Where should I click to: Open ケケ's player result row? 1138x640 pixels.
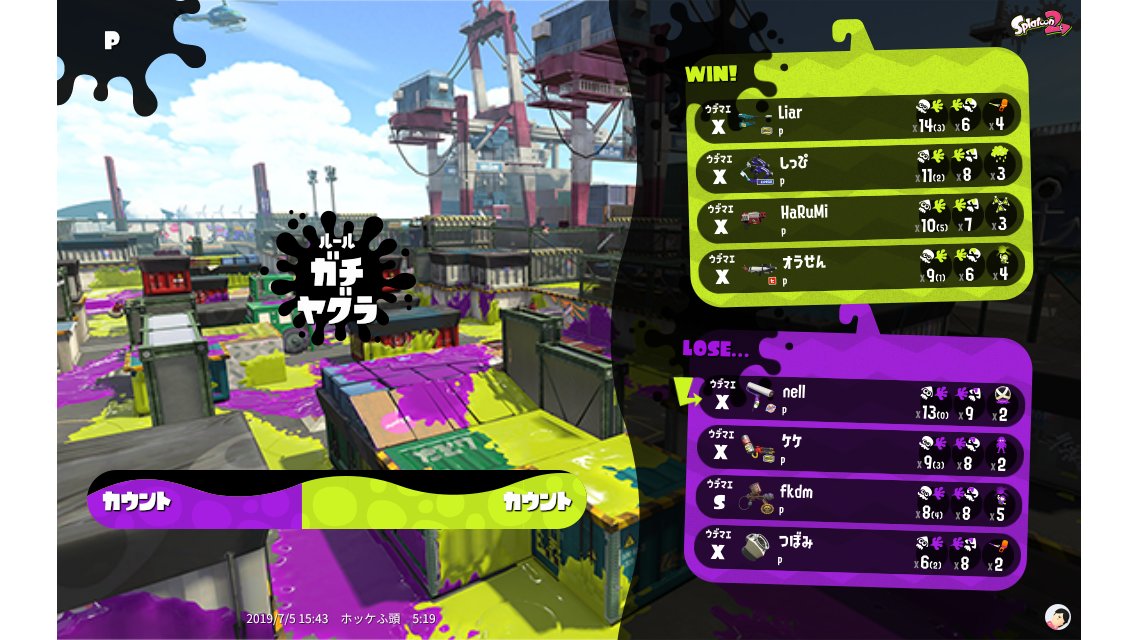[860, 450]
